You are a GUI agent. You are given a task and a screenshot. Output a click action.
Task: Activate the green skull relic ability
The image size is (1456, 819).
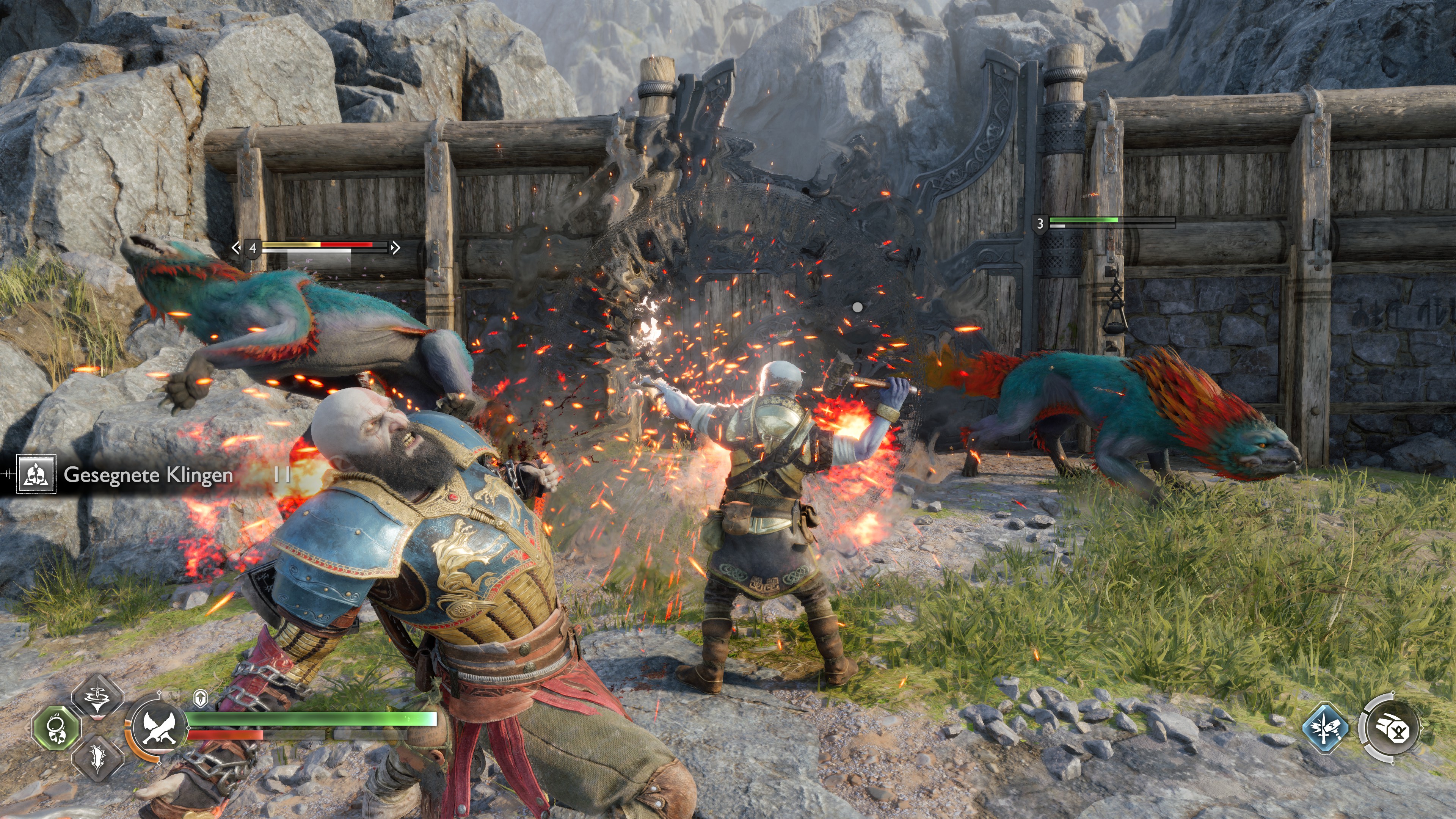[x=56, y=728]
